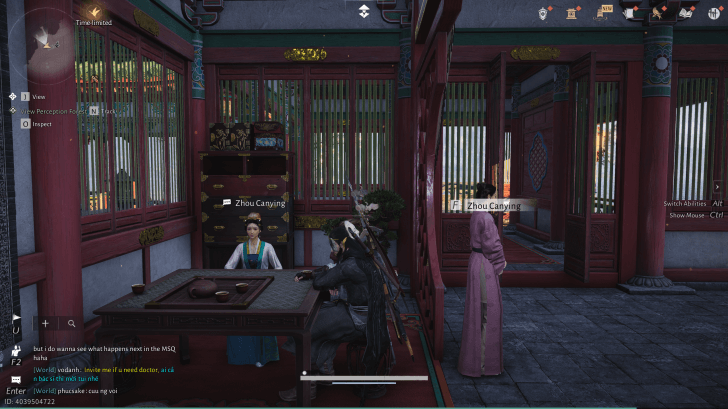Open the character figure icon labeled F2
The height and width of the screenshot is (409, 728).
coord(15,353)
